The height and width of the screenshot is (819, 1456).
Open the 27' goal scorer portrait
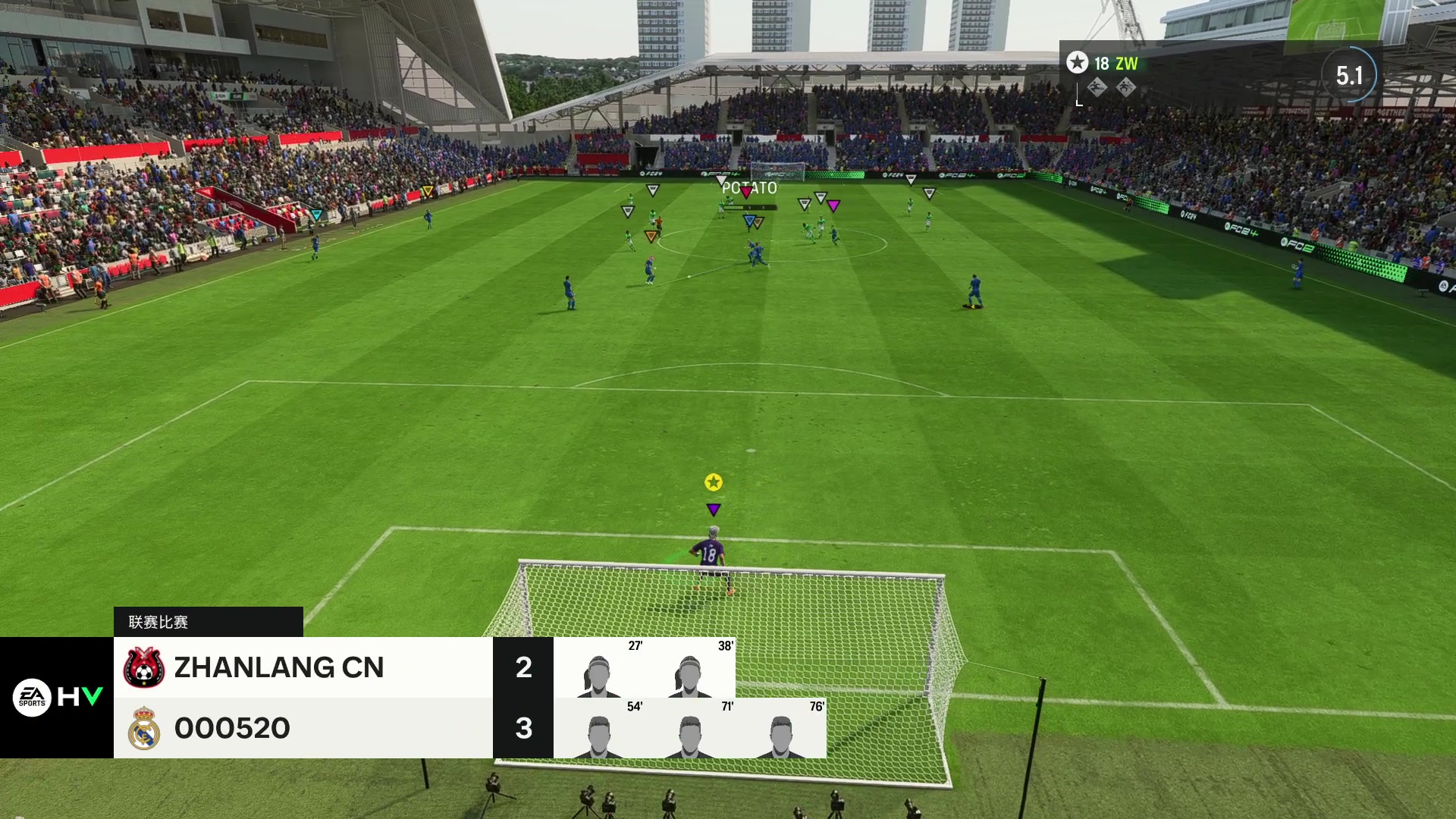click(x=599, y=675)
